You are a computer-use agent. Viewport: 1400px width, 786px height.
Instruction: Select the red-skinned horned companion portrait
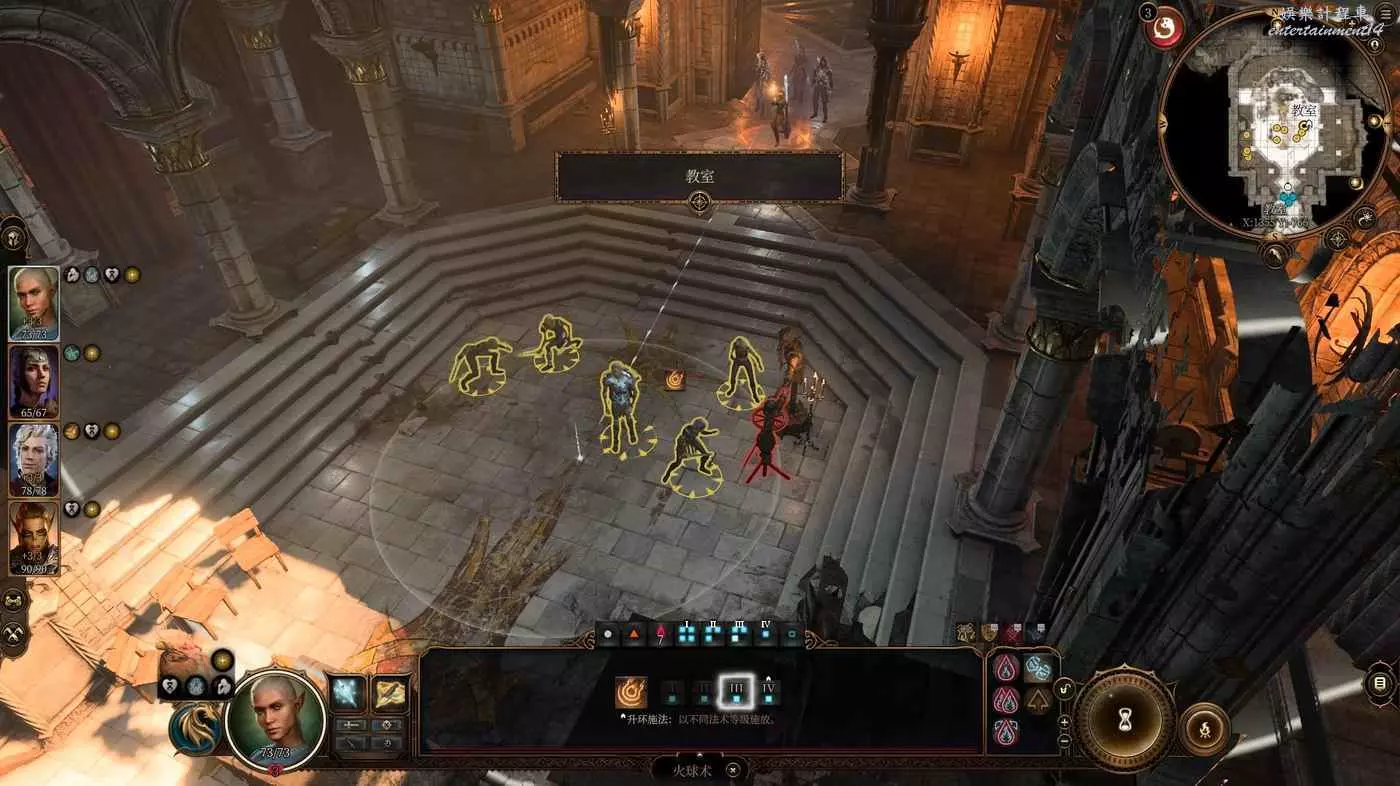click(x=34, y=537)
